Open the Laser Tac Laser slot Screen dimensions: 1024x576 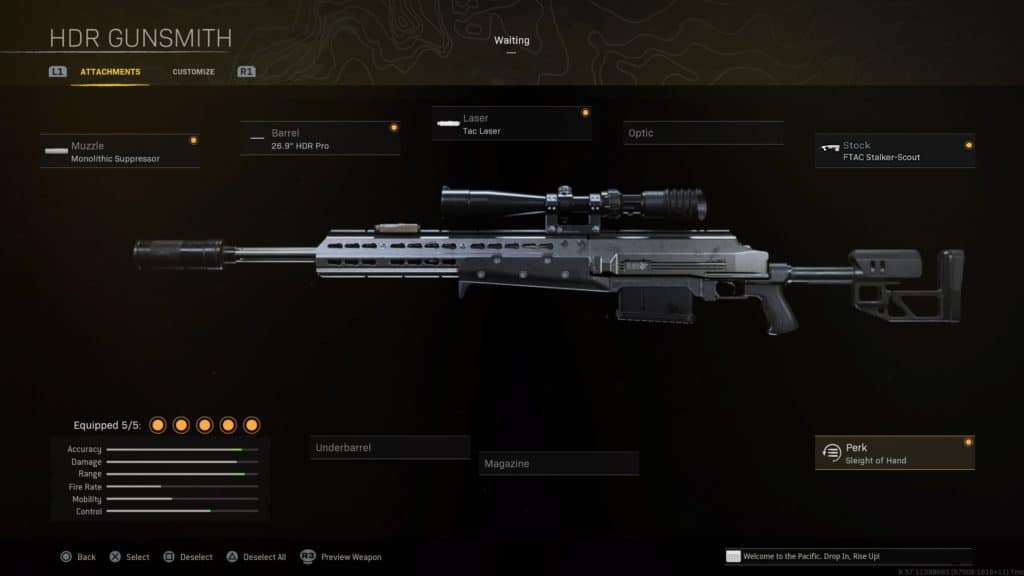[x=511, y=124]
